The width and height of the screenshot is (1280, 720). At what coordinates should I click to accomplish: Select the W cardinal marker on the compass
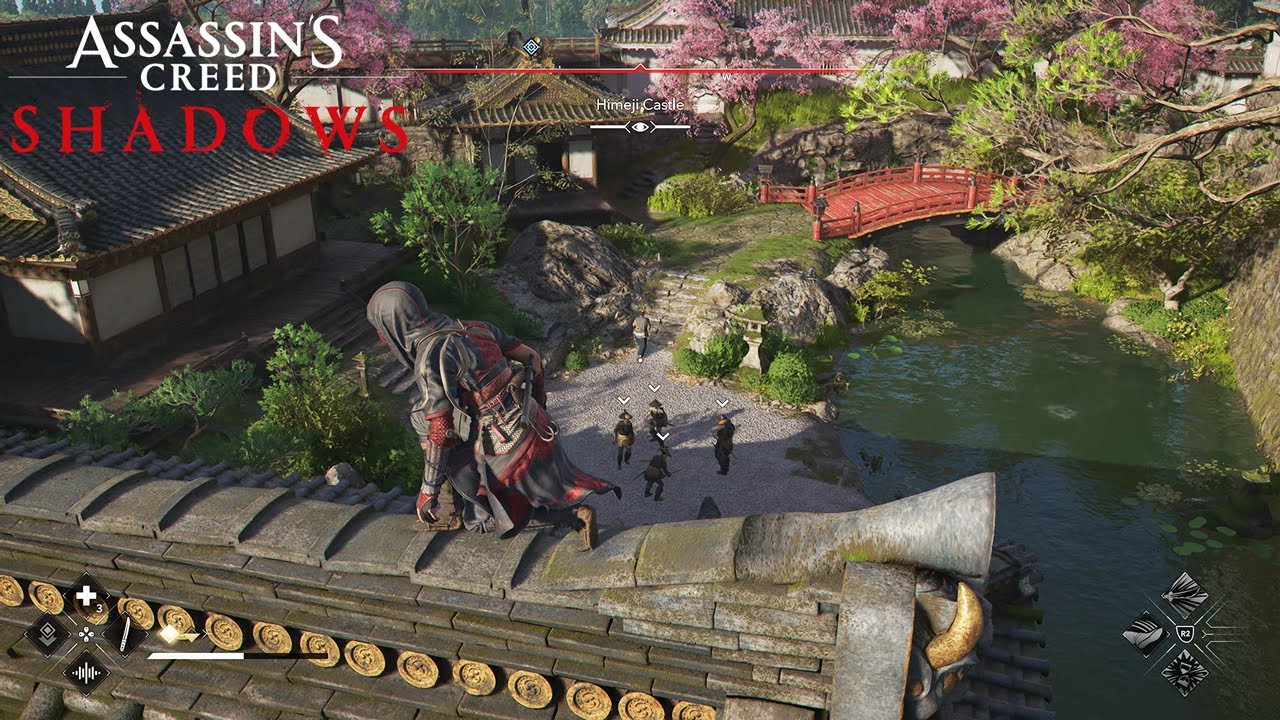(x=725, y=77)
